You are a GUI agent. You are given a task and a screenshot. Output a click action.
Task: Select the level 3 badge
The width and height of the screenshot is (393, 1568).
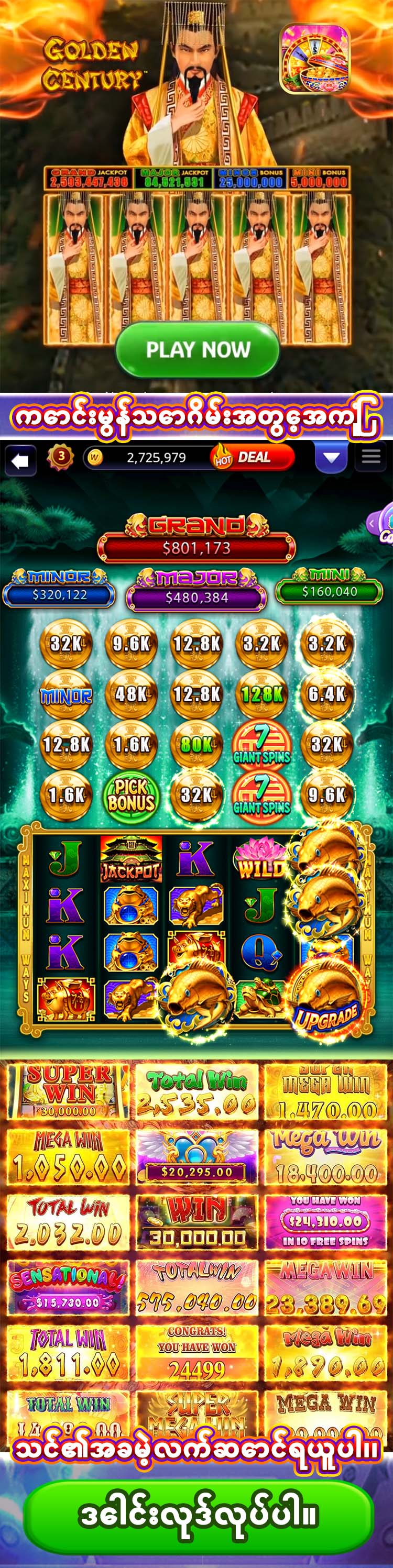60,457
